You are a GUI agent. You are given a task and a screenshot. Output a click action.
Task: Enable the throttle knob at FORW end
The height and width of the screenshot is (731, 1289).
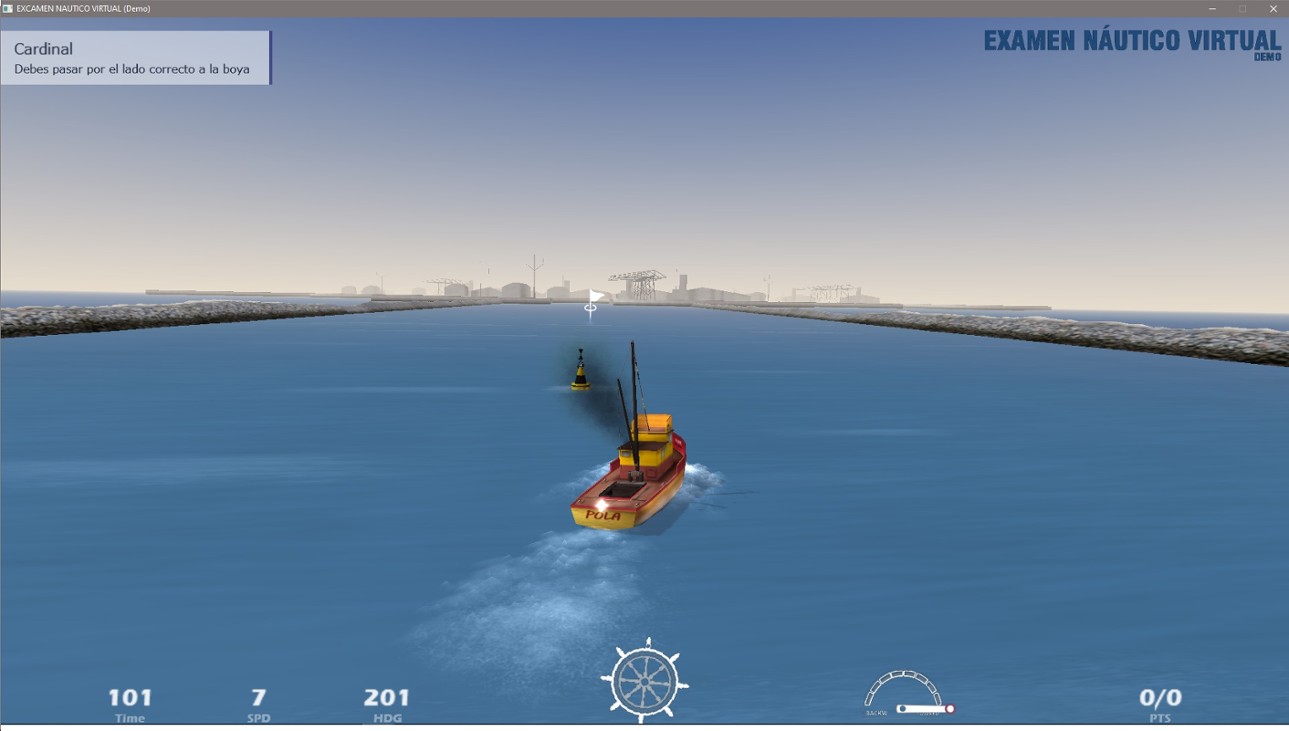point(950,708)
